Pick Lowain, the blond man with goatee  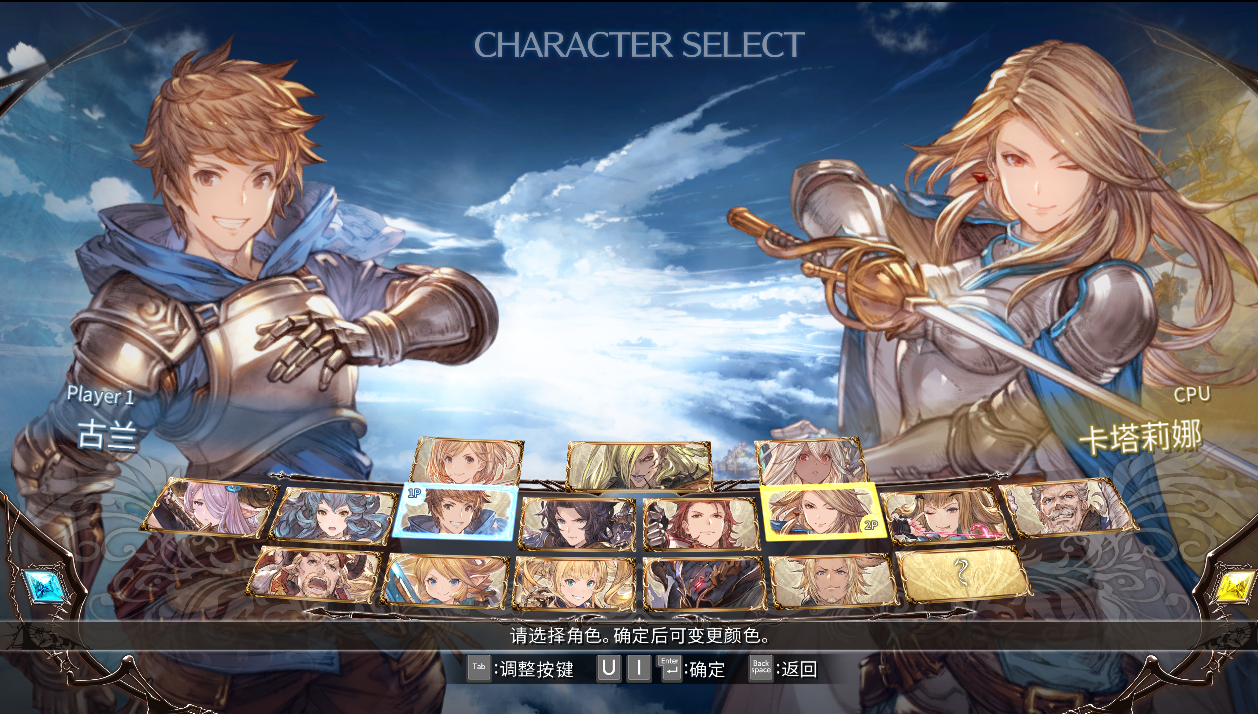[832, 581]
